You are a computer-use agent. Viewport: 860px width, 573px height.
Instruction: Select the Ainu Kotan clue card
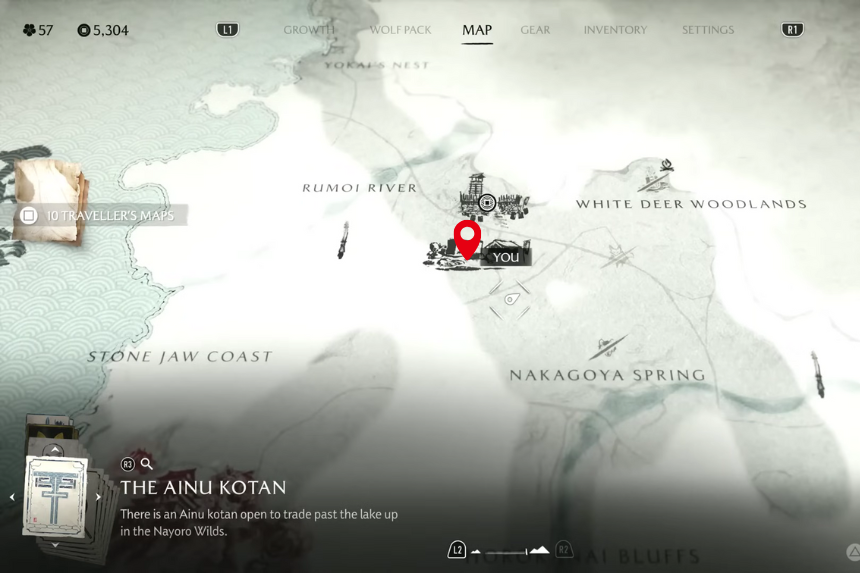point(56,495)
